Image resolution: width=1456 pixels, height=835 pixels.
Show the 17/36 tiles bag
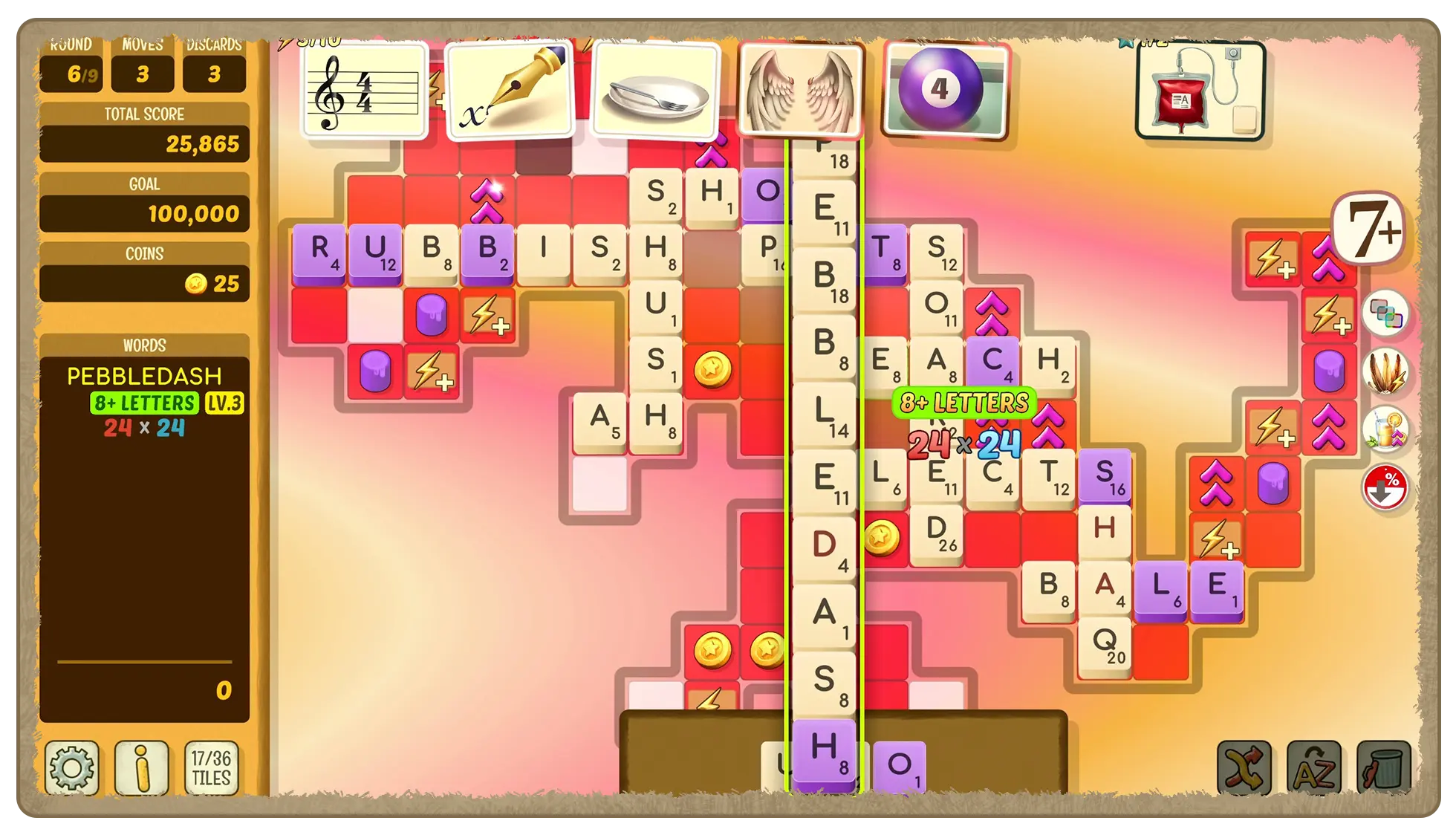coord(211,767)
